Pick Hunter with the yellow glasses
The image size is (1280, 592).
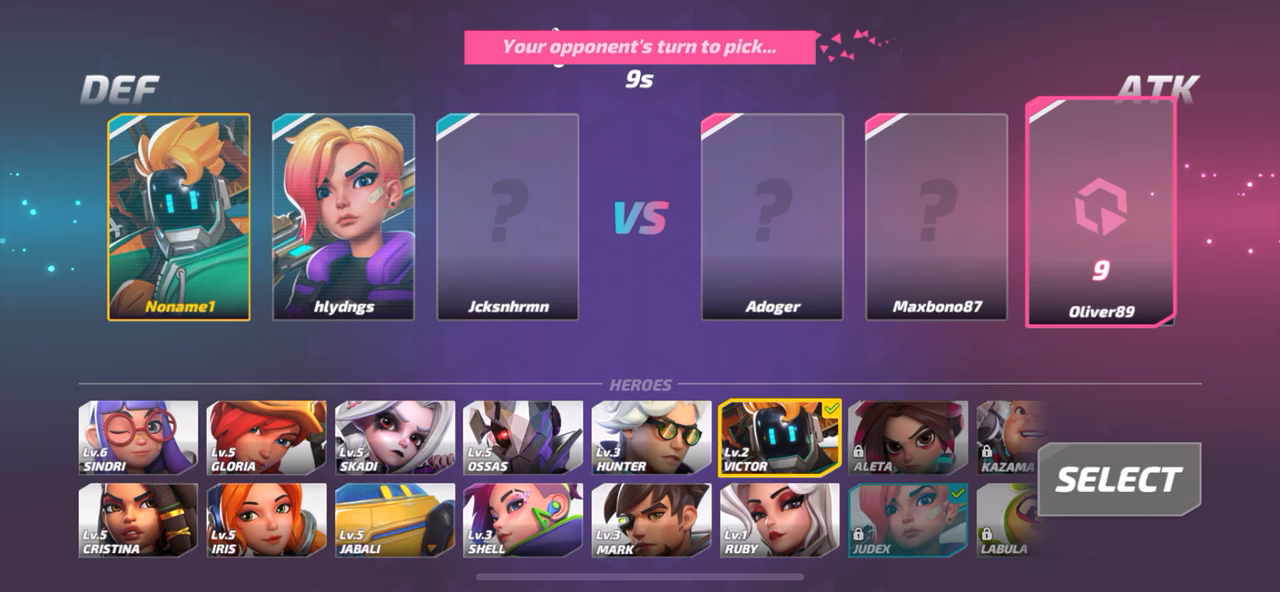tap(651, 438)
